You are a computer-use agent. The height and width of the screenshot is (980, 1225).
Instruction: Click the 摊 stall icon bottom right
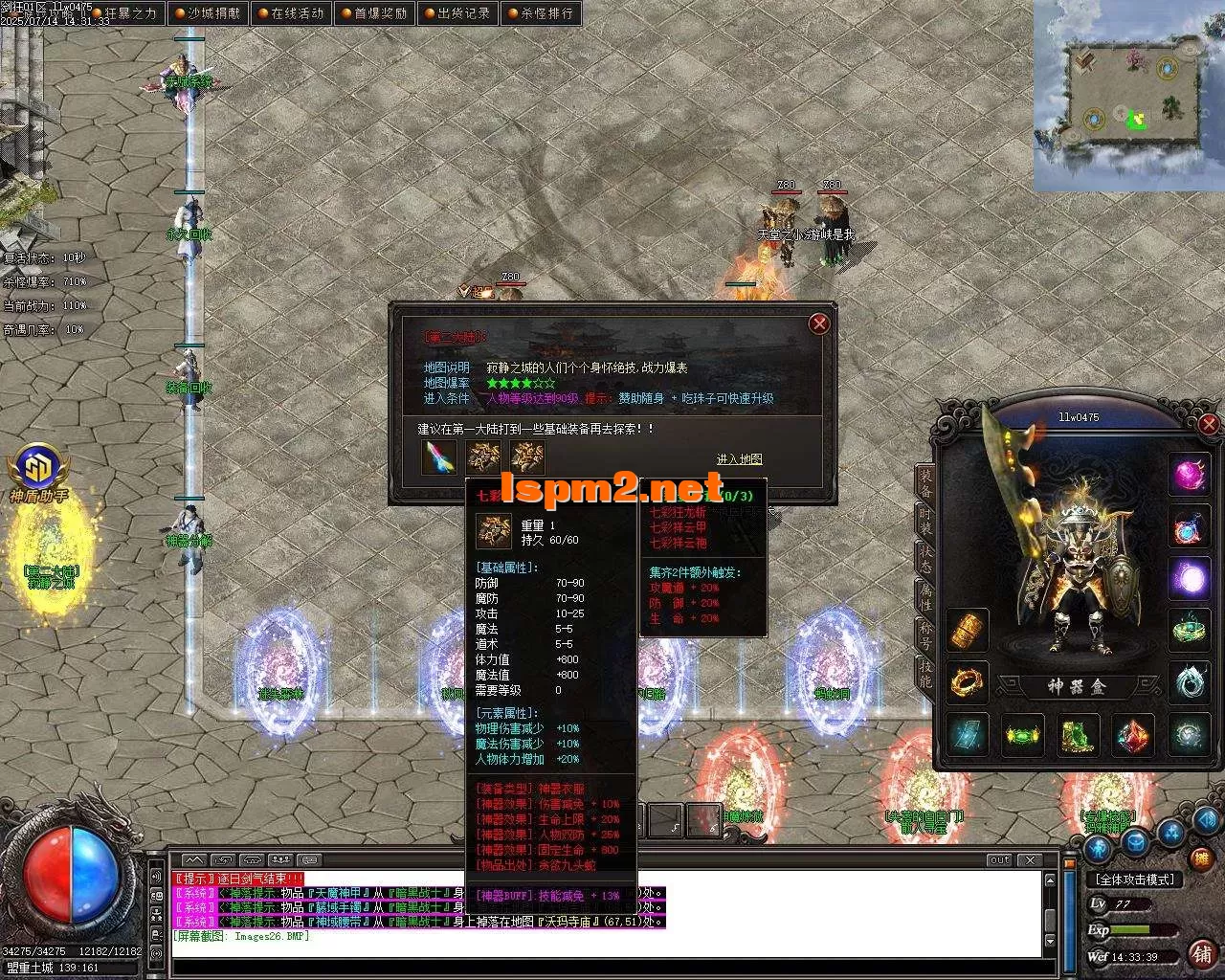(1201, 857)
